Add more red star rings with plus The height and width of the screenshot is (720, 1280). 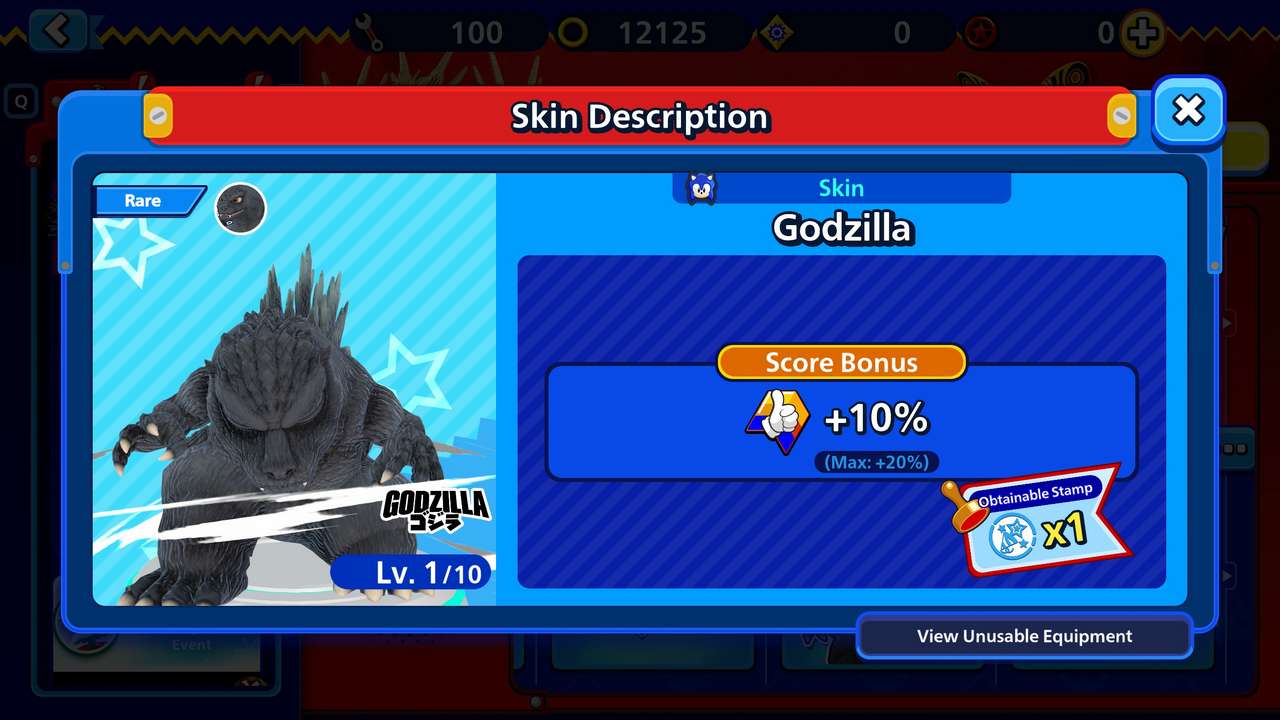tap(1142, 34)
